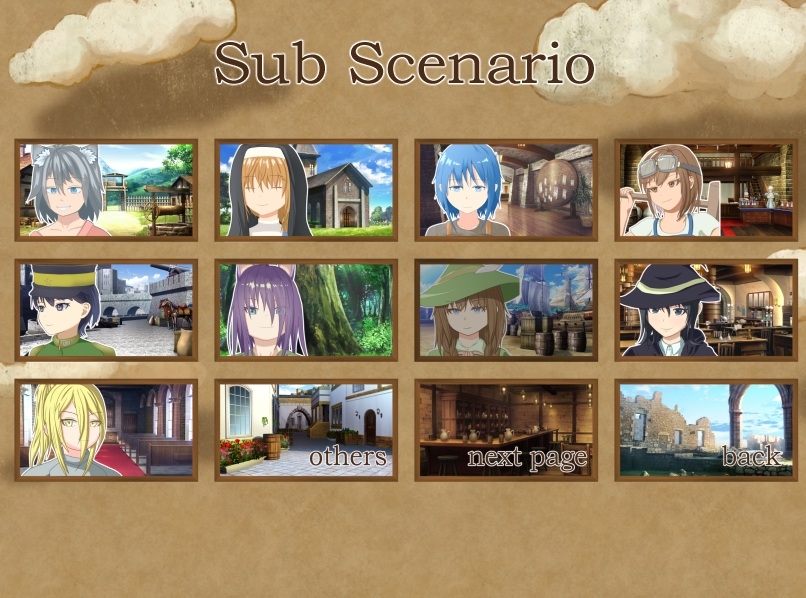
Task: Choose the purple-haired cat-eared girl scenario
Action: pyautogui.click(x=306, y=310)
